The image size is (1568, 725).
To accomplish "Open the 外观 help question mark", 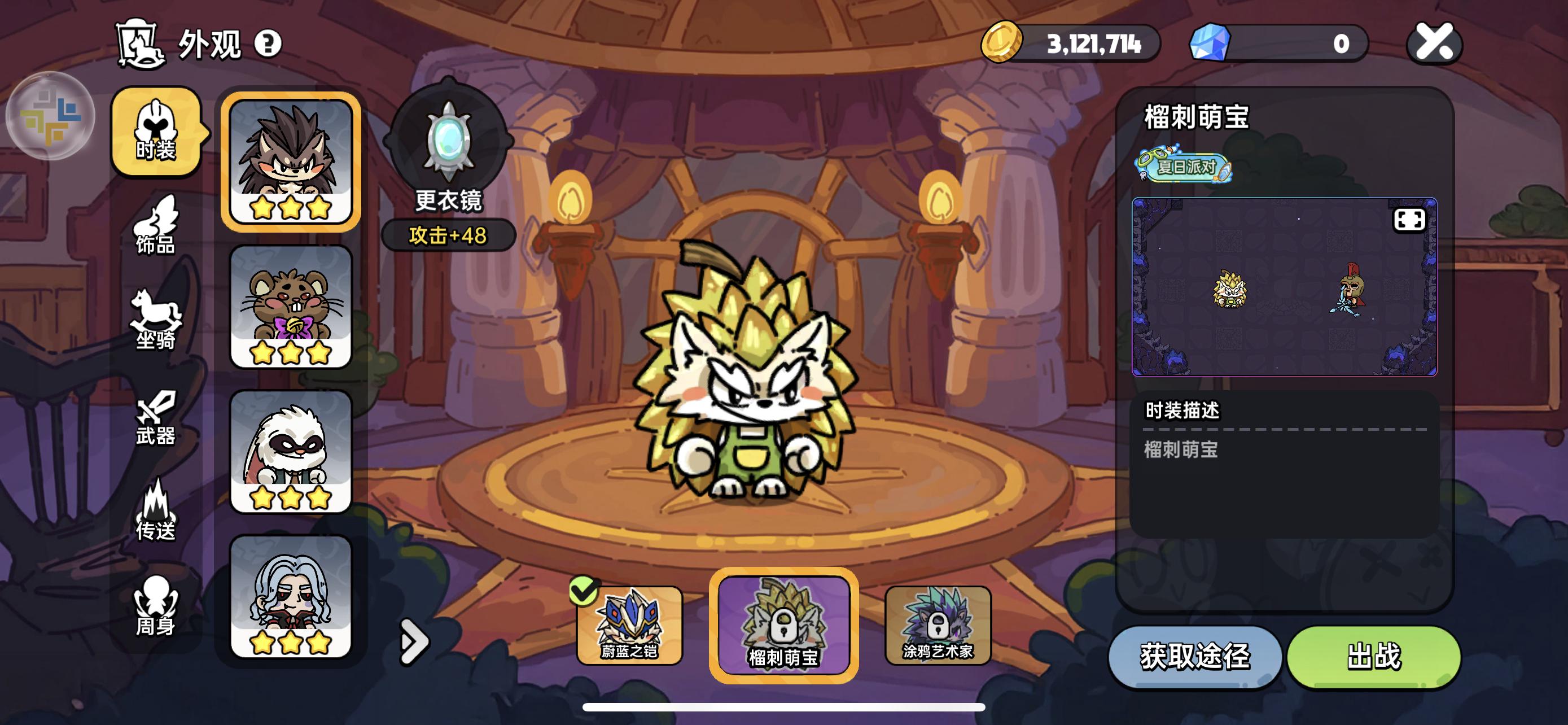I will pos(268,44).
